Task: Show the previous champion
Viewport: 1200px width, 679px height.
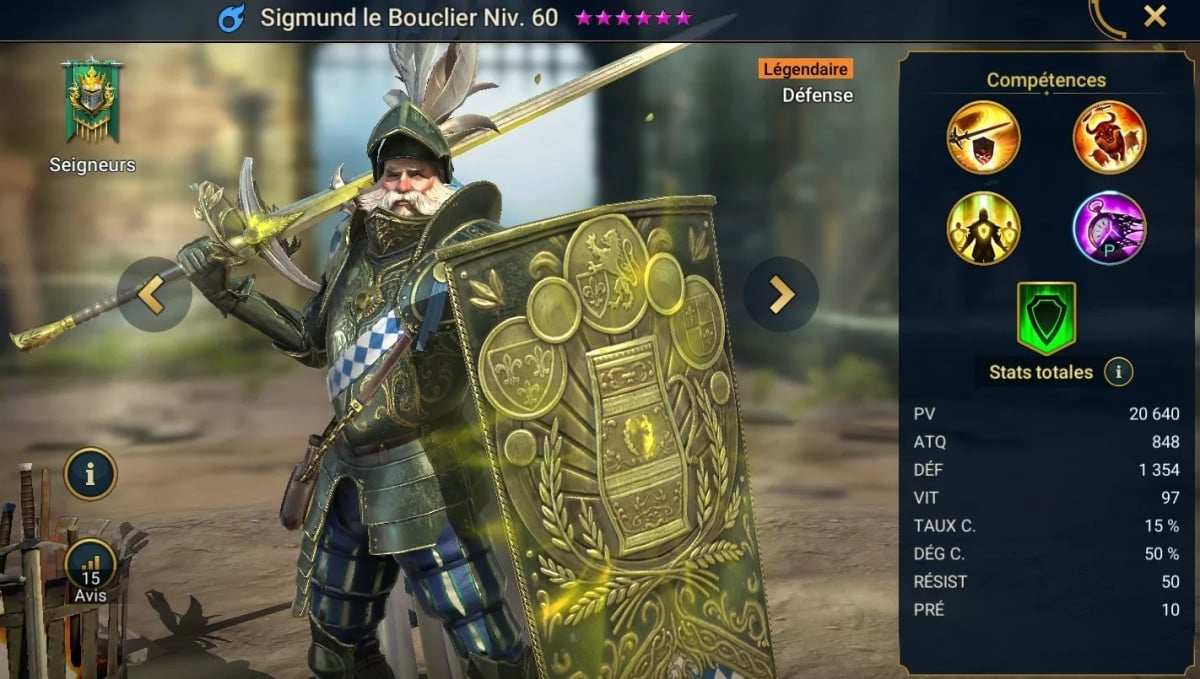Action: click(153, 294)
